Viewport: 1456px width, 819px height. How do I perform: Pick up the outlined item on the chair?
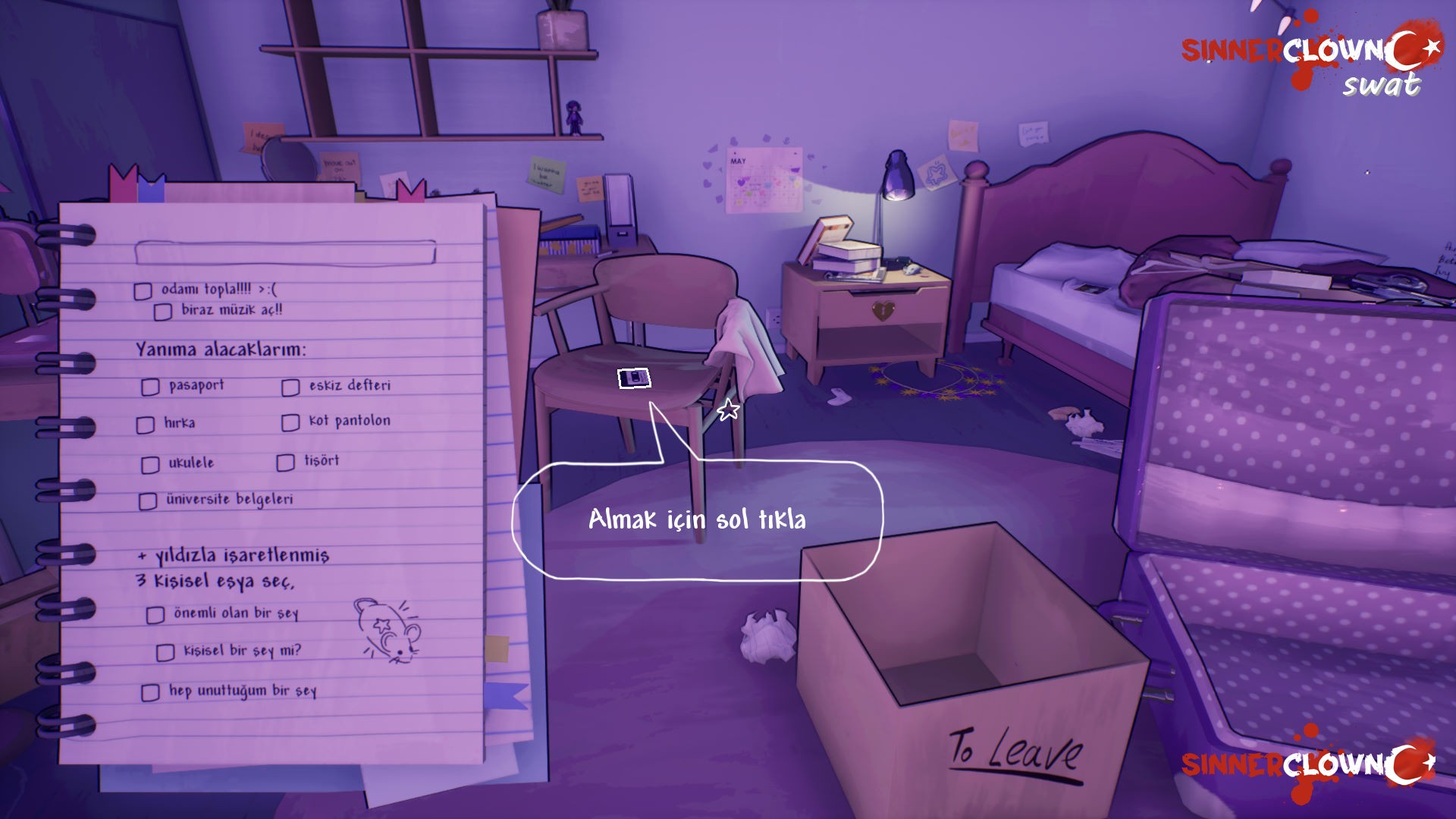[635, 378]
